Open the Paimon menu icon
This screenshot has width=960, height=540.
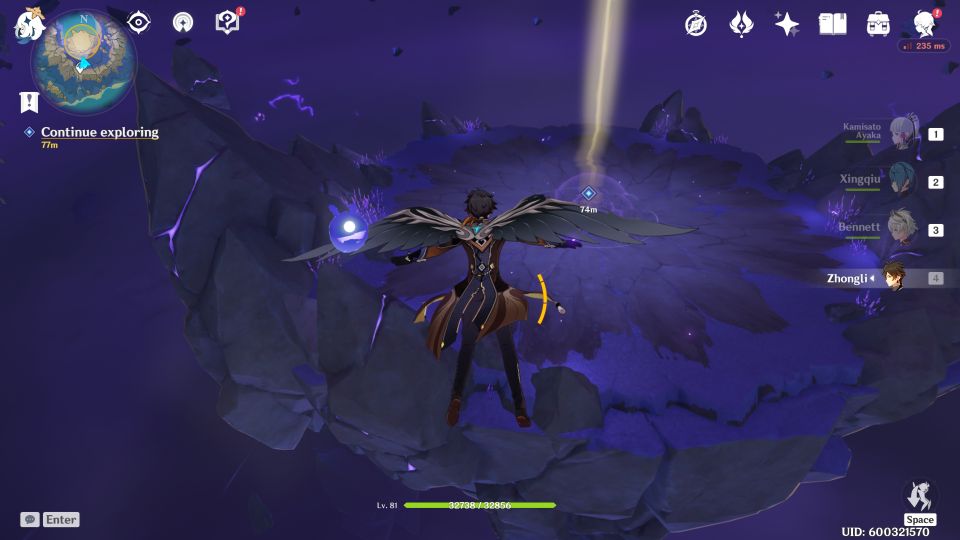pyautogui.click(x=27, y=24)
